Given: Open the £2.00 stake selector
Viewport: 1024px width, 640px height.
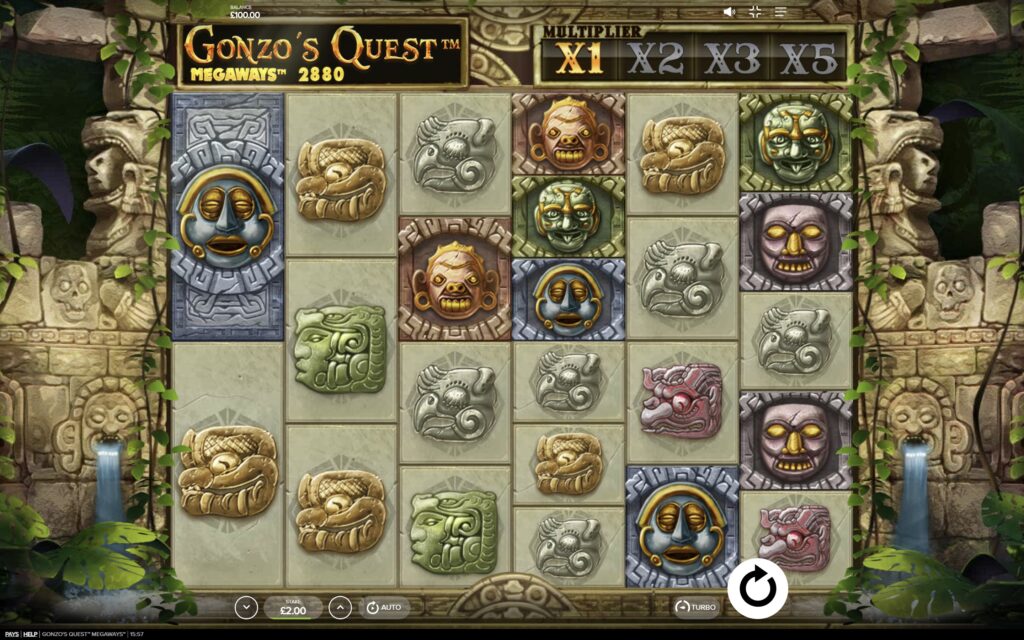Looking at the screenshot, I should tap(293, 607).
